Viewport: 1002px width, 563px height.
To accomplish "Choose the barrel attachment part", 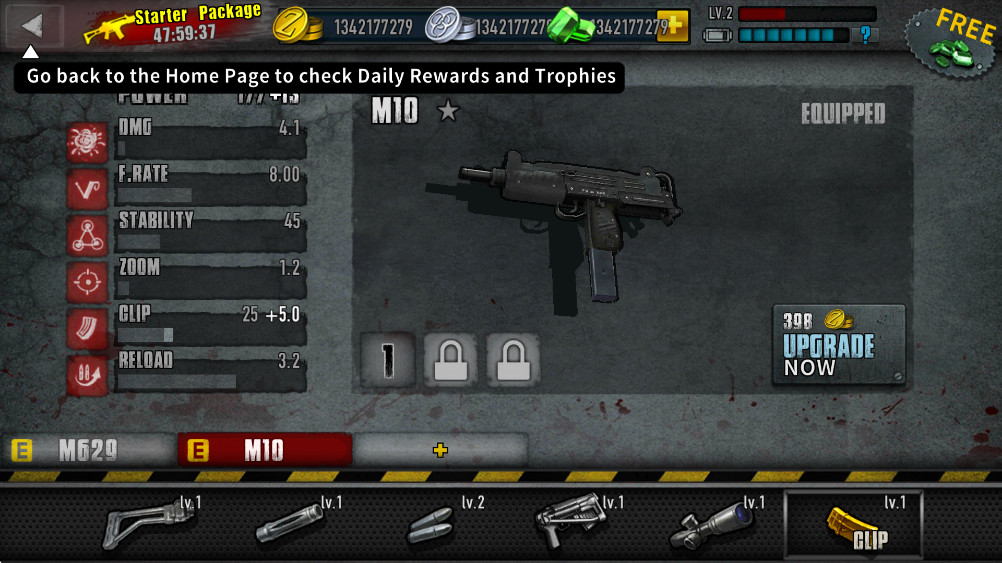I will tap(290, 522).
